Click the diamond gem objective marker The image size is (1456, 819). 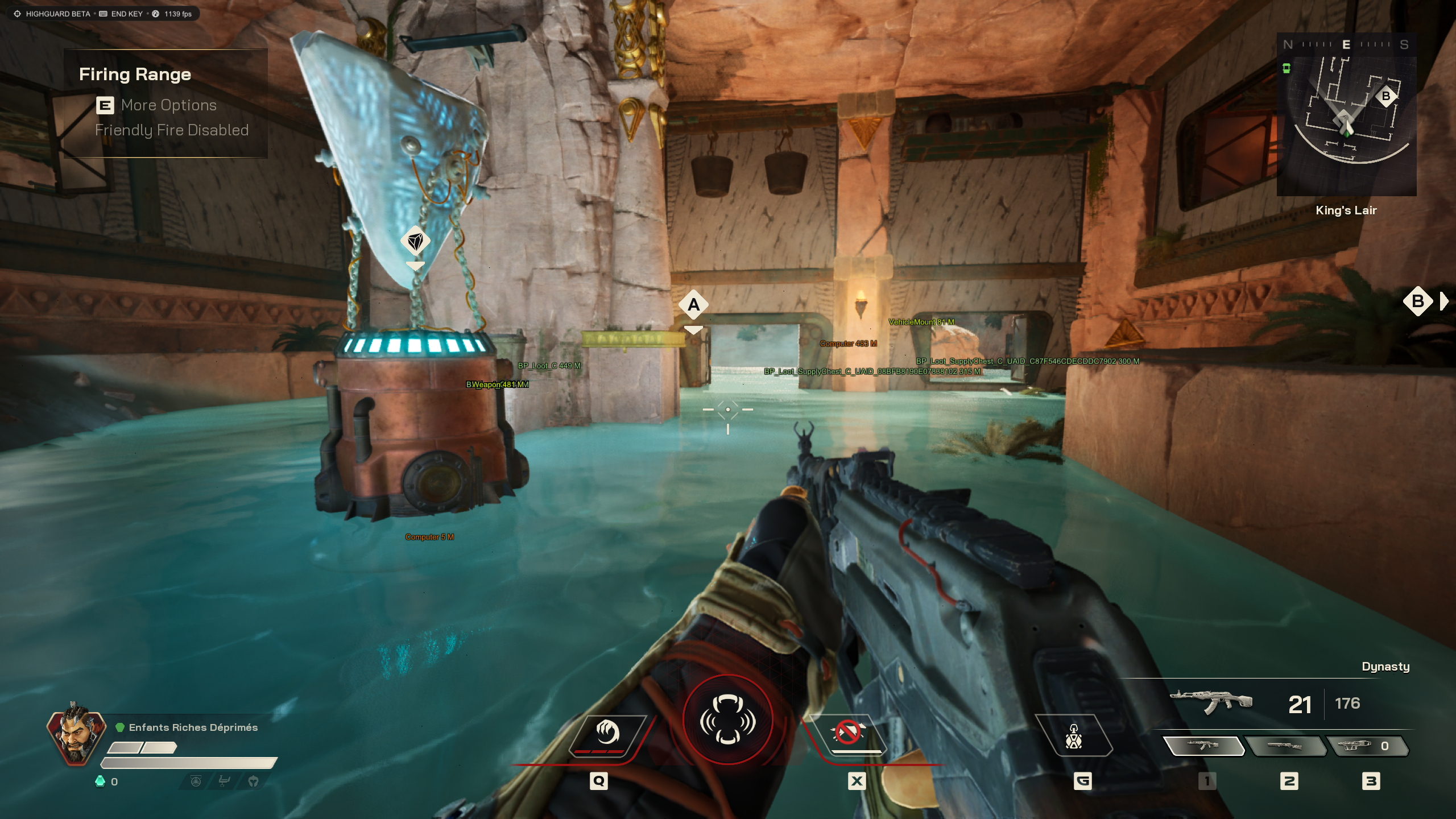415,242
